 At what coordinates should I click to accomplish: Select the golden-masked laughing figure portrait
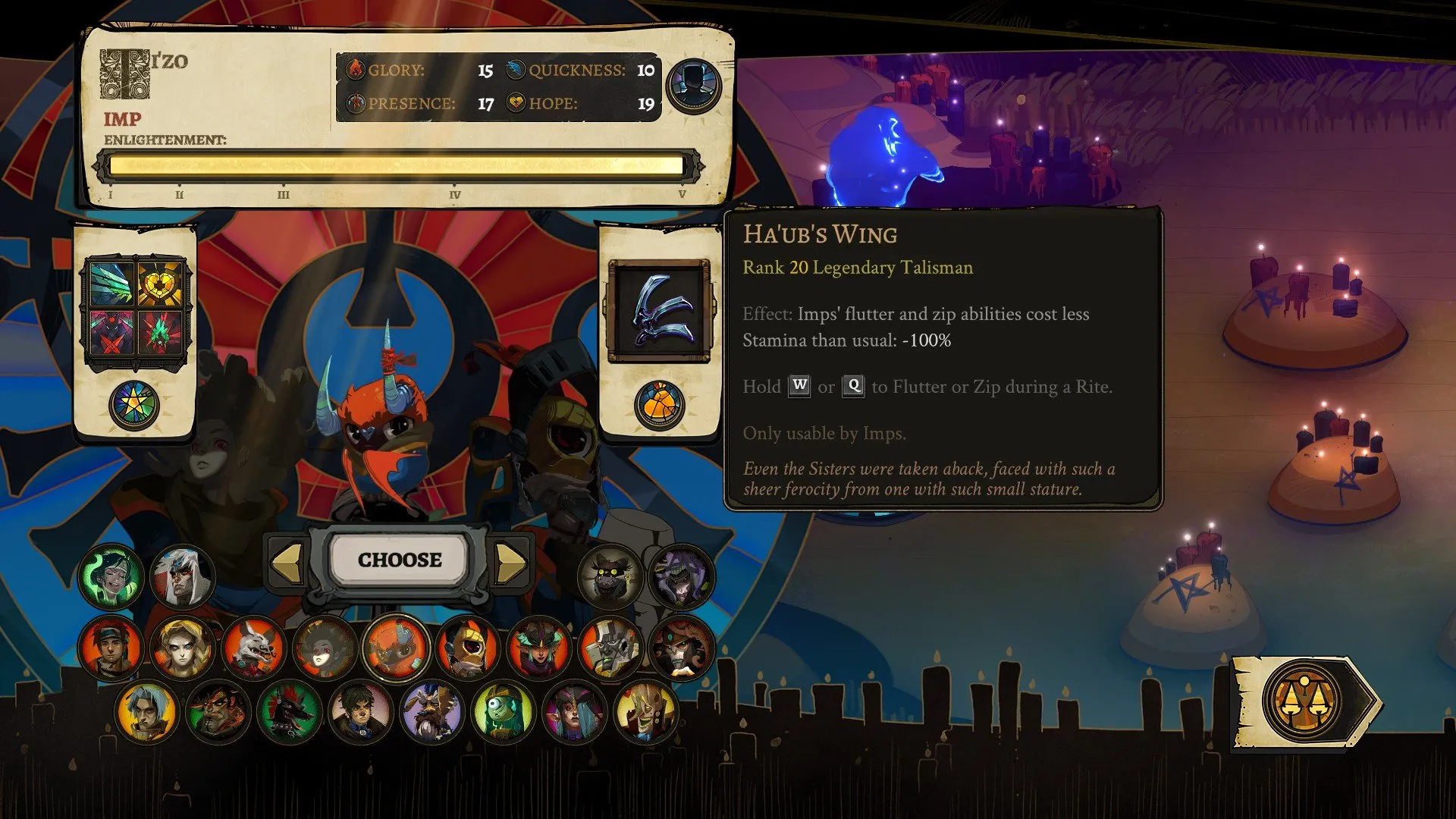[645, 713]
